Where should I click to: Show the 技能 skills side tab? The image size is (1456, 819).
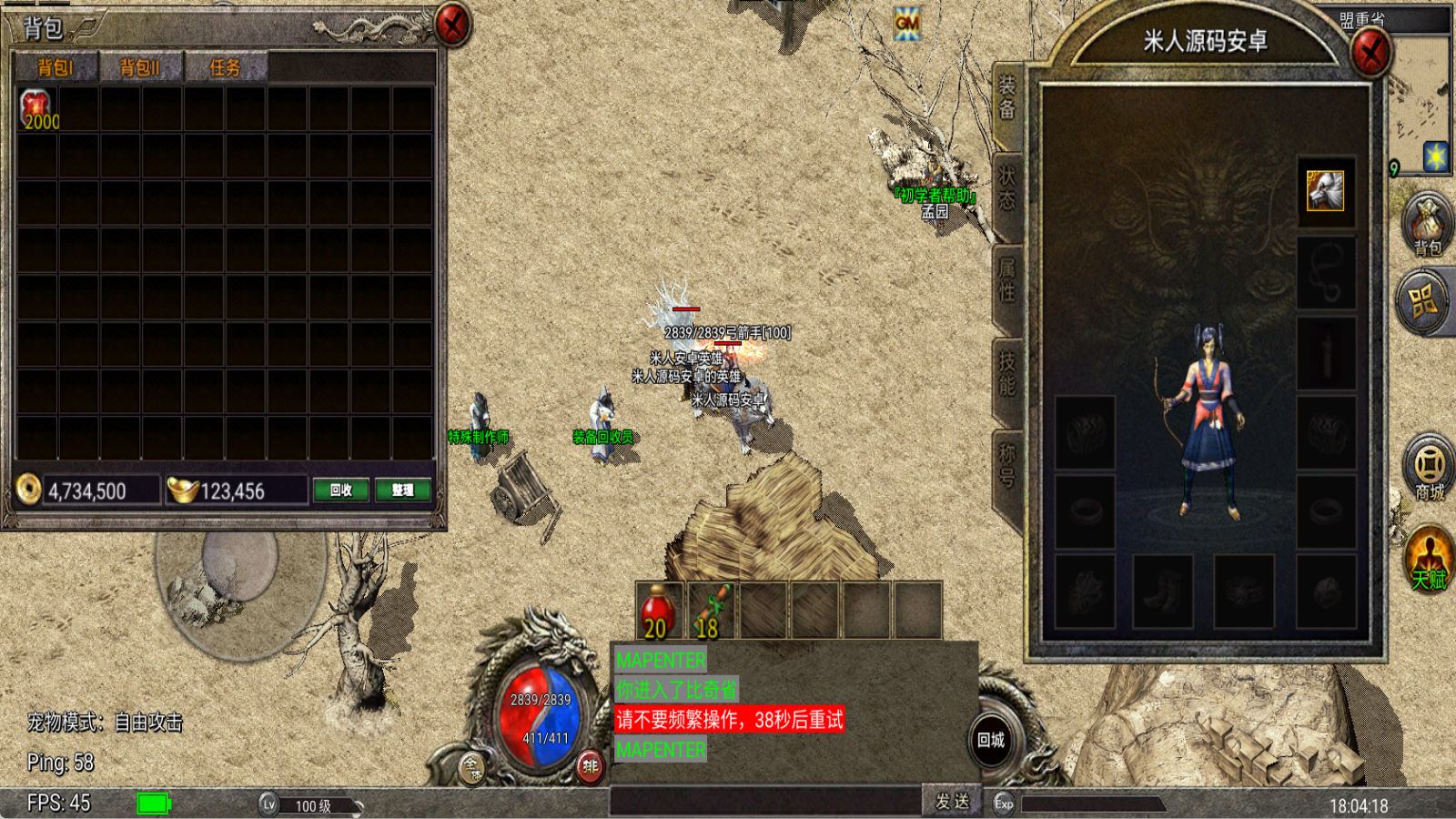(x=1007, y=373)
